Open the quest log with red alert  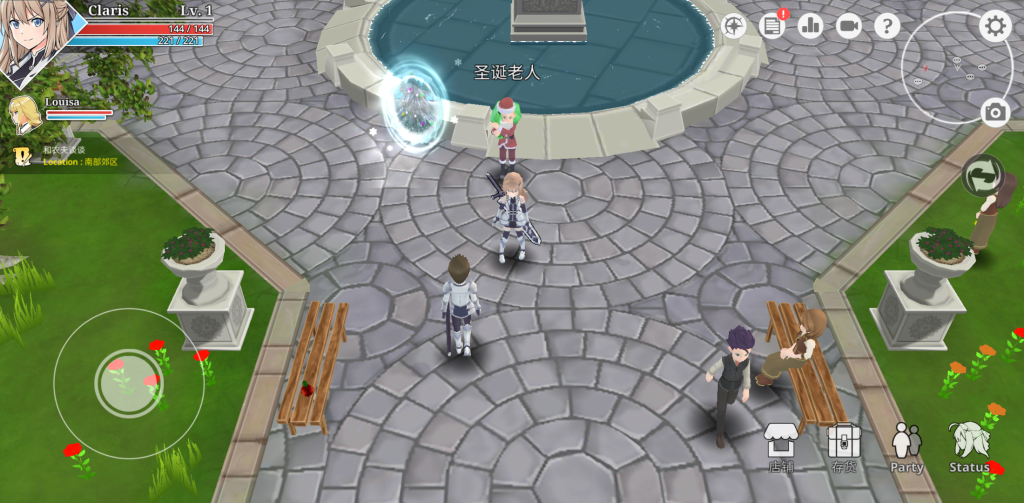pyautogui.click(x=772, y=26)
